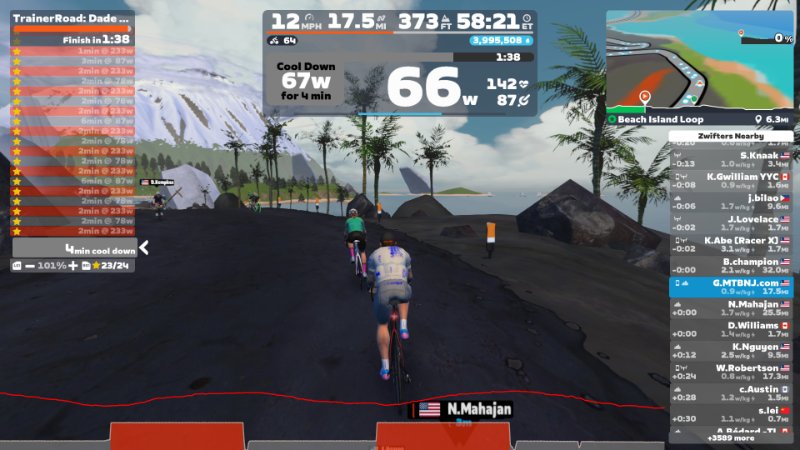Image resolution: width=800 pixels, height=450 pixels.
Task: Select J.Lovelace in the nearby list
Action: pyautogui.click(x=731, y=224)
